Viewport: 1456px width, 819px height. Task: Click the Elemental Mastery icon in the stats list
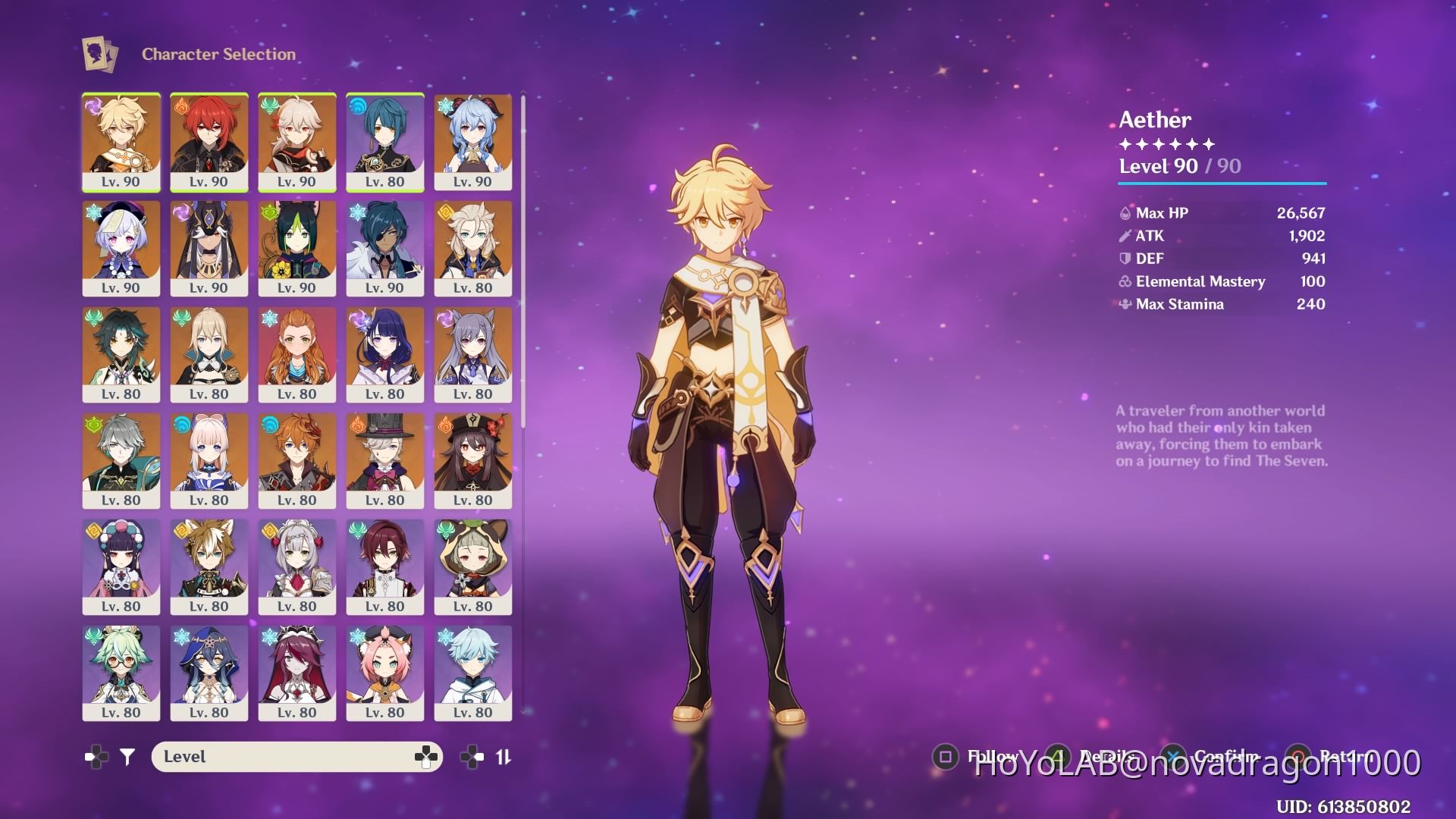pos(1125,281)
